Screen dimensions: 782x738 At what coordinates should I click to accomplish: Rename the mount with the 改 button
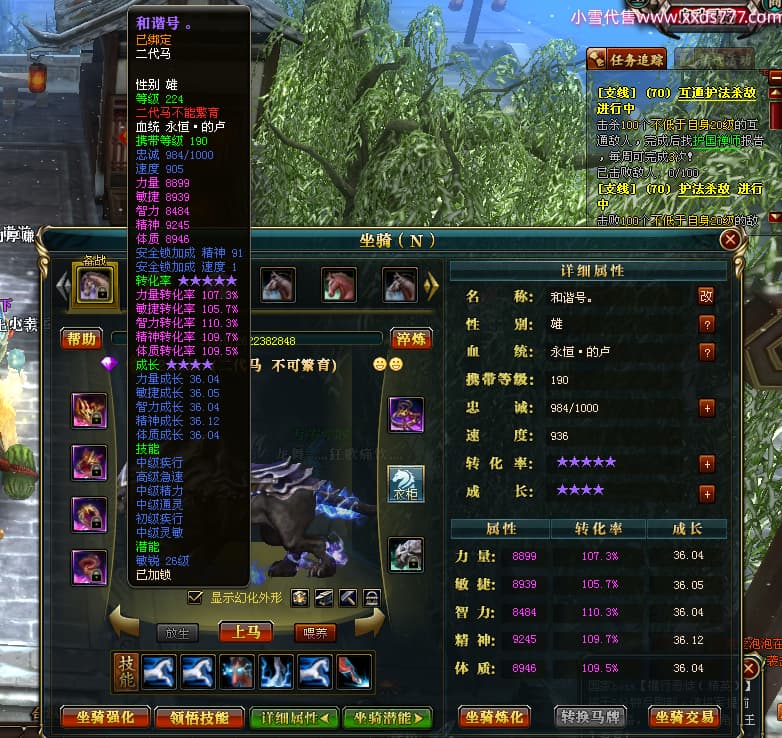pos(706,296)
